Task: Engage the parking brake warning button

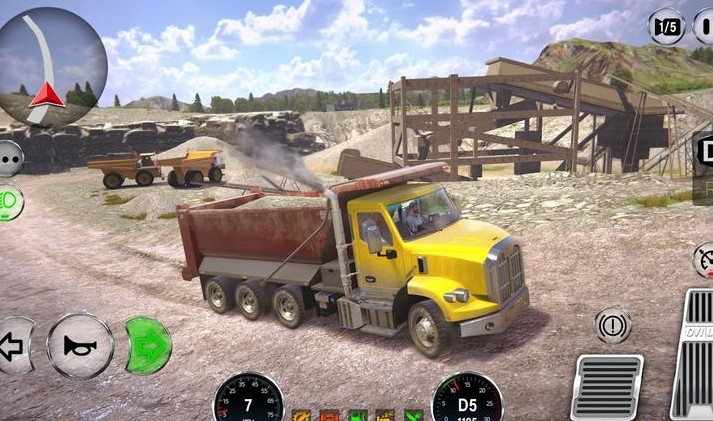Action: click(613, 326)
